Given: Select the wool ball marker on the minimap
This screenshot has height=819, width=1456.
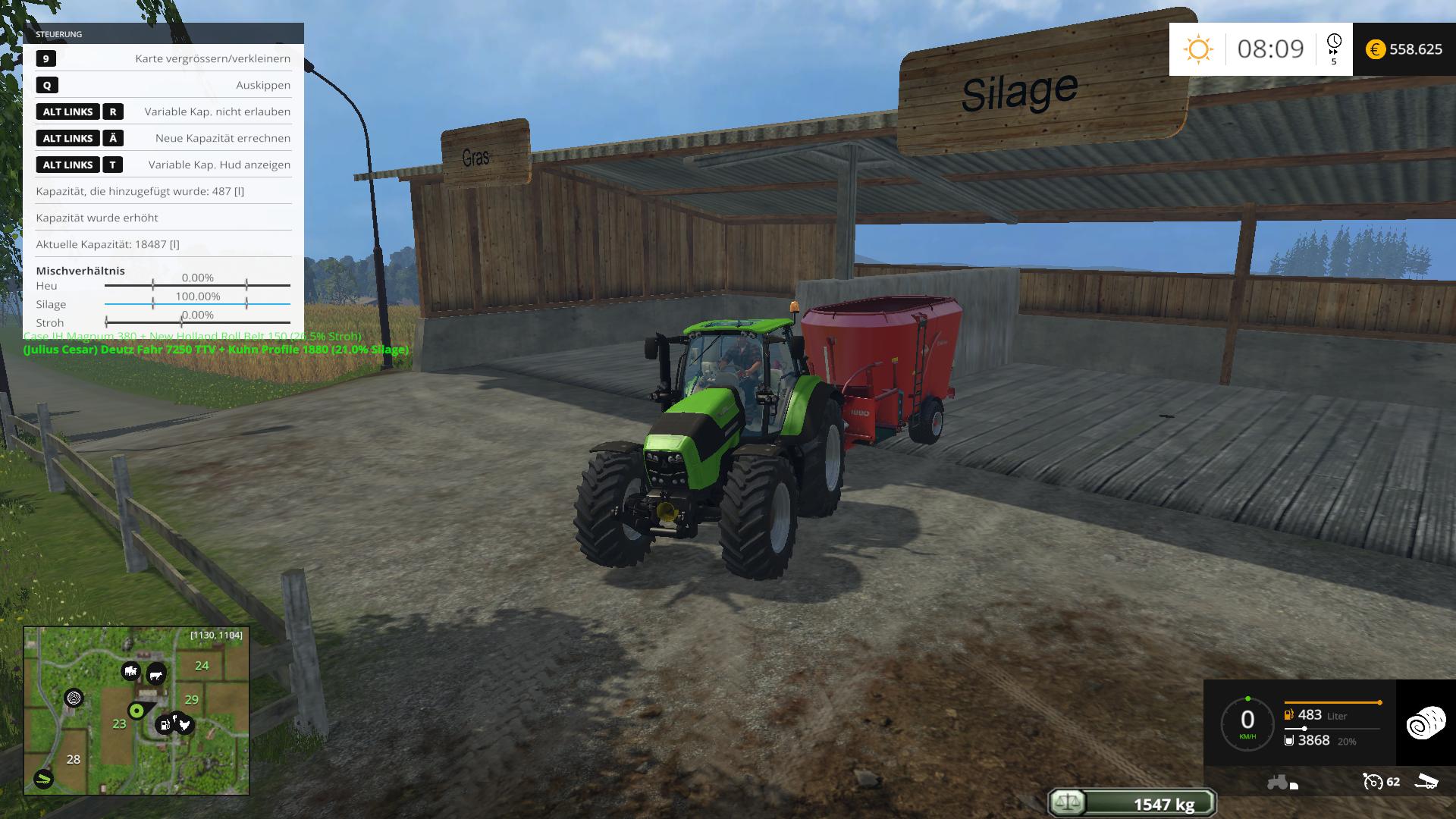Looking at the screenshot, I should pos(74,698).
